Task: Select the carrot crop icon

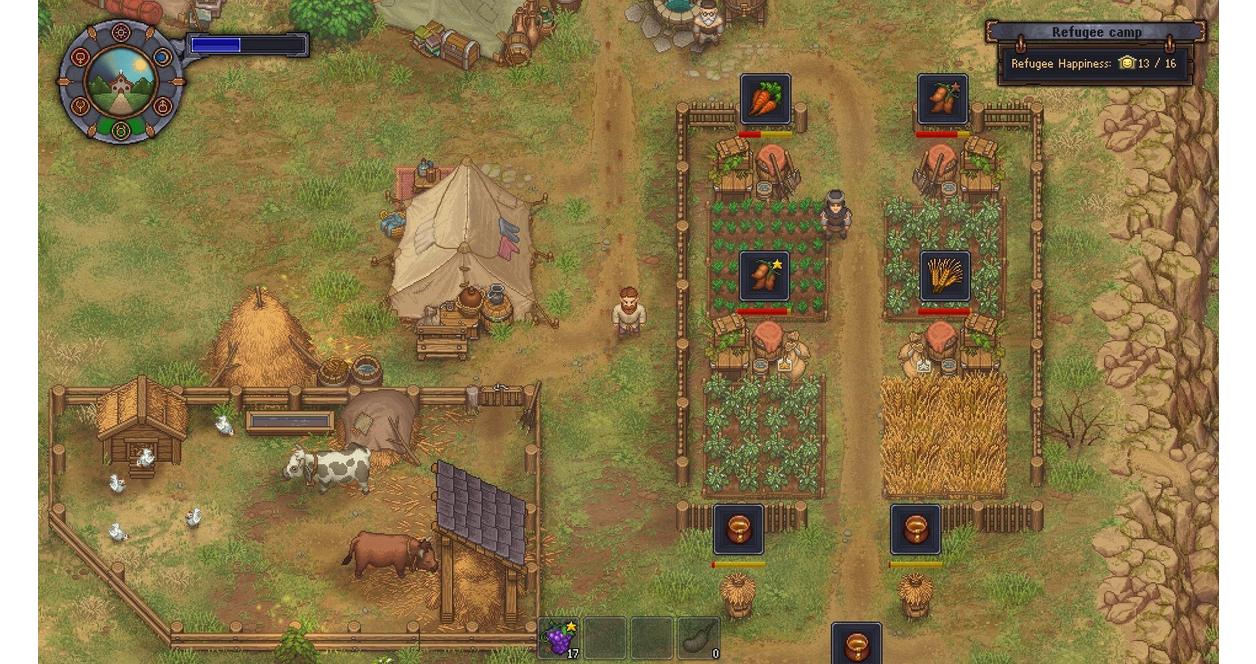Action: coord(765,99)
